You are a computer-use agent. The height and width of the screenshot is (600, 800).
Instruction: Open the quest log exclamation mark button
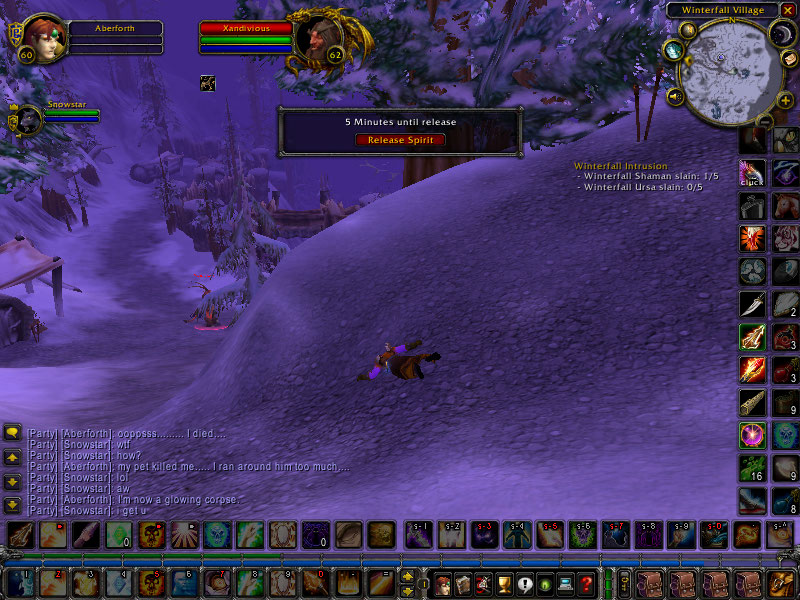[525, 583]
